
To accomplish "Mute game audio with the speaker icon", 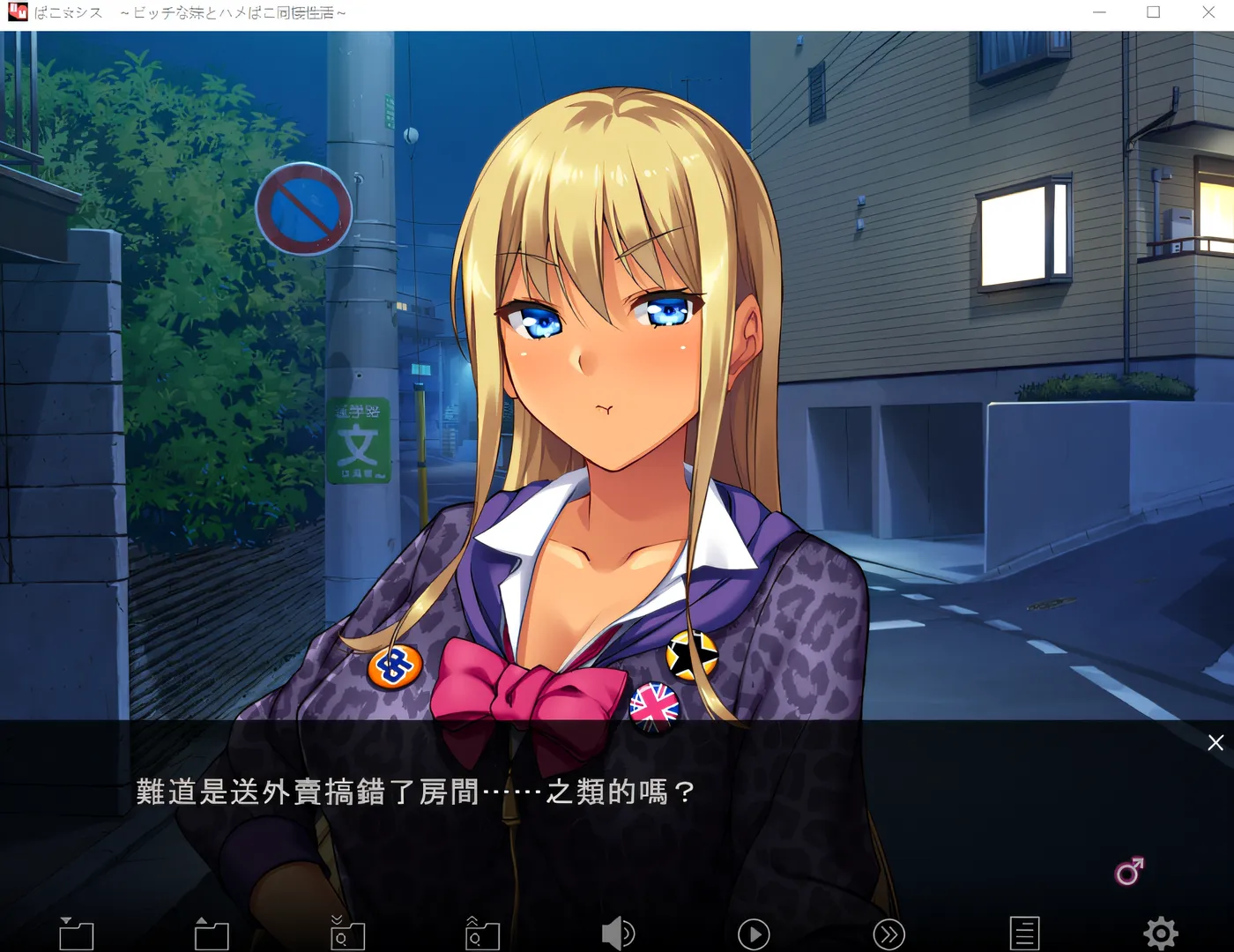I will click(619, 932).
